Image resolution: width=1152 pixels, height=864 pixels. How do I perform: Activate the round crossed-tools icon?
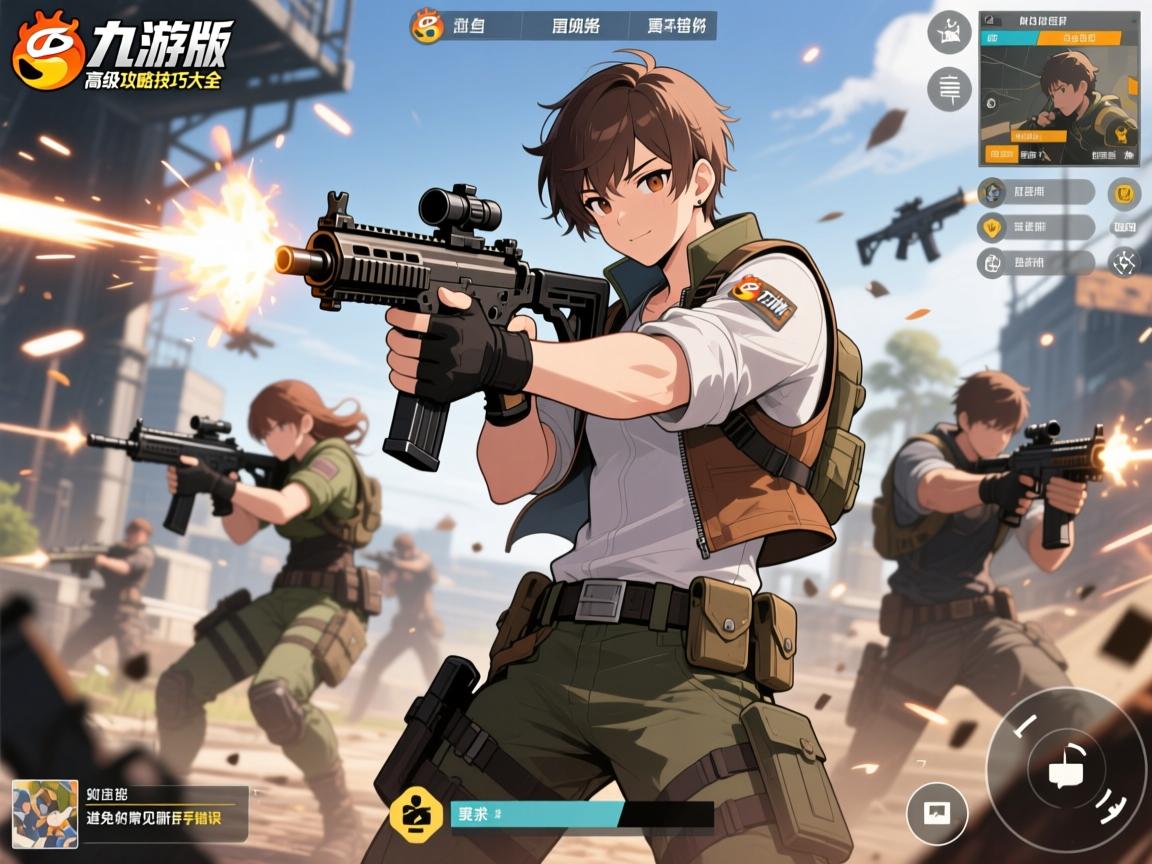click(1125, 263)
